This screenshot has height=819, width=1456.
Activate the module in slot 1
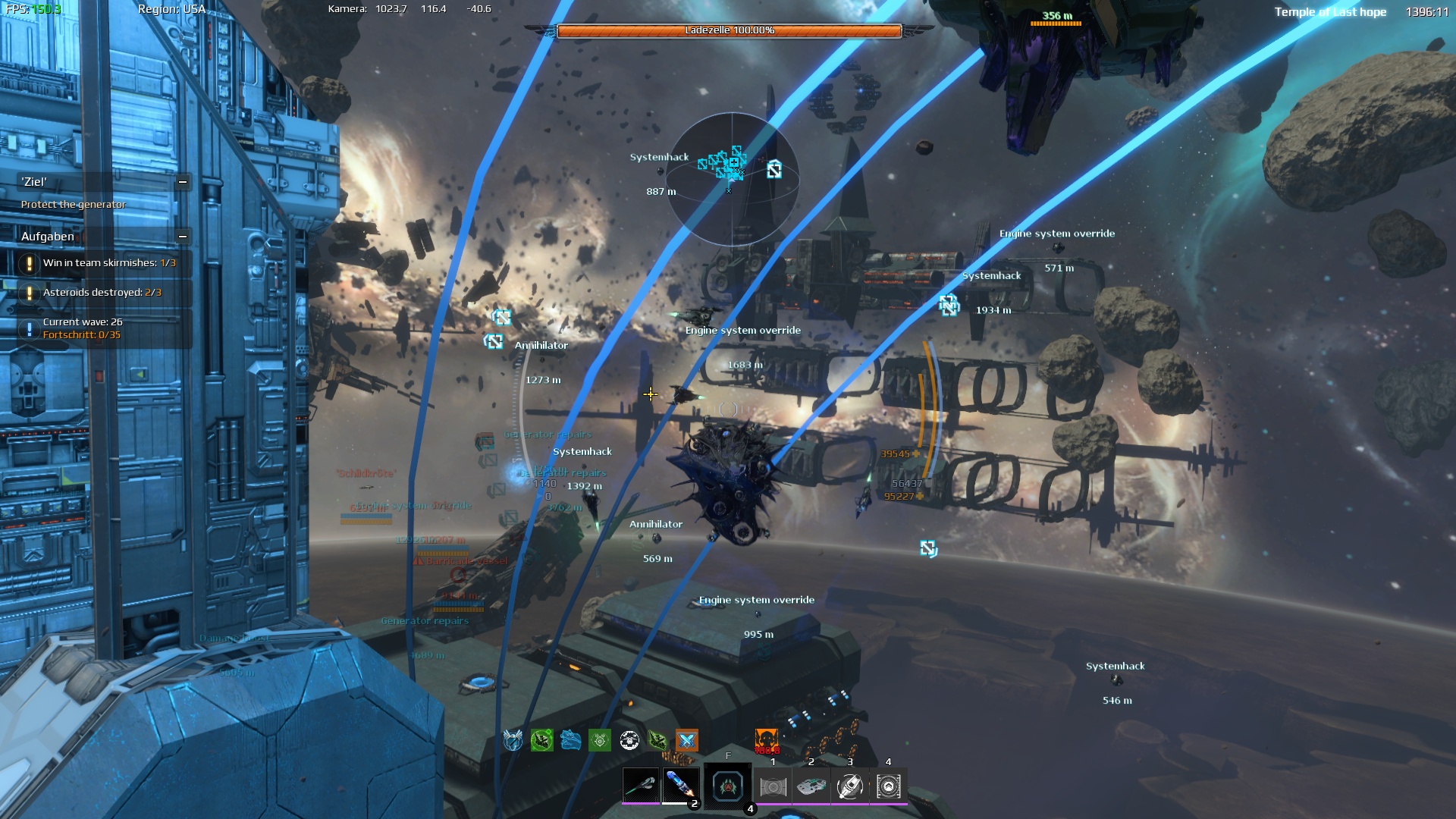click(x=773, y=787)
